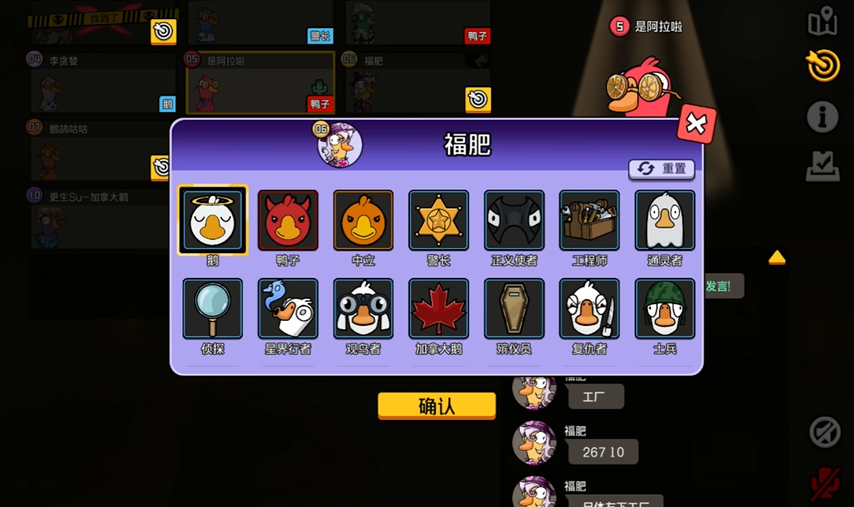The height and width of the screenshot is (507, 854).
Task: Select the 工程师 toolbox role
Action: (x=589, y=220)
